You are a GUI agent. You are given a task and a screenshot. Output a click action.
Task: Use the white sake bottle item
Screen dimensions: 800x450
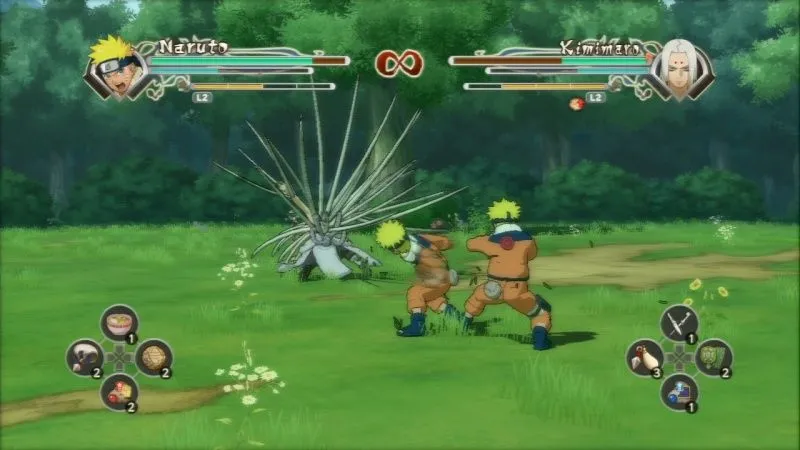click(x=645, y=357)
